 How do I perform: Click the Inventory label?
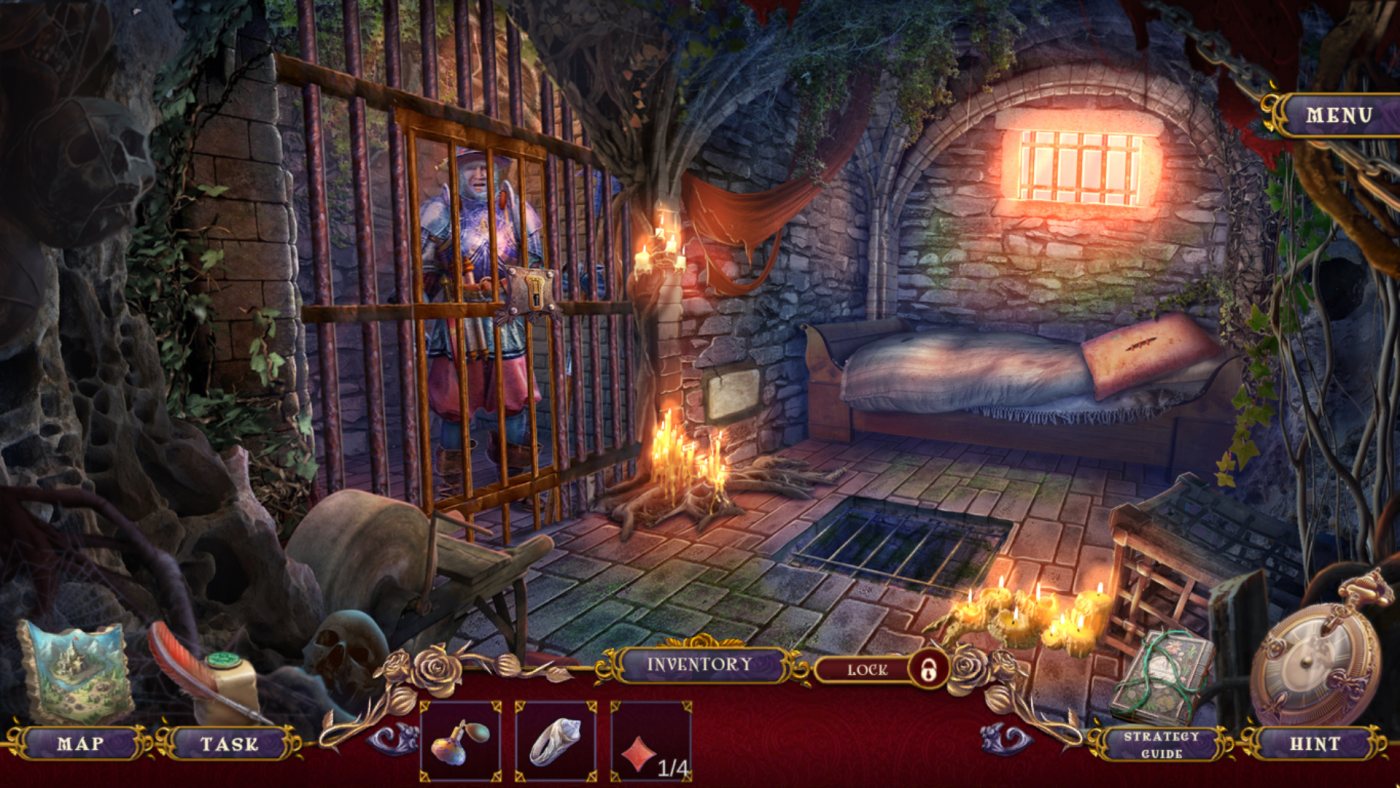[699, 664]
